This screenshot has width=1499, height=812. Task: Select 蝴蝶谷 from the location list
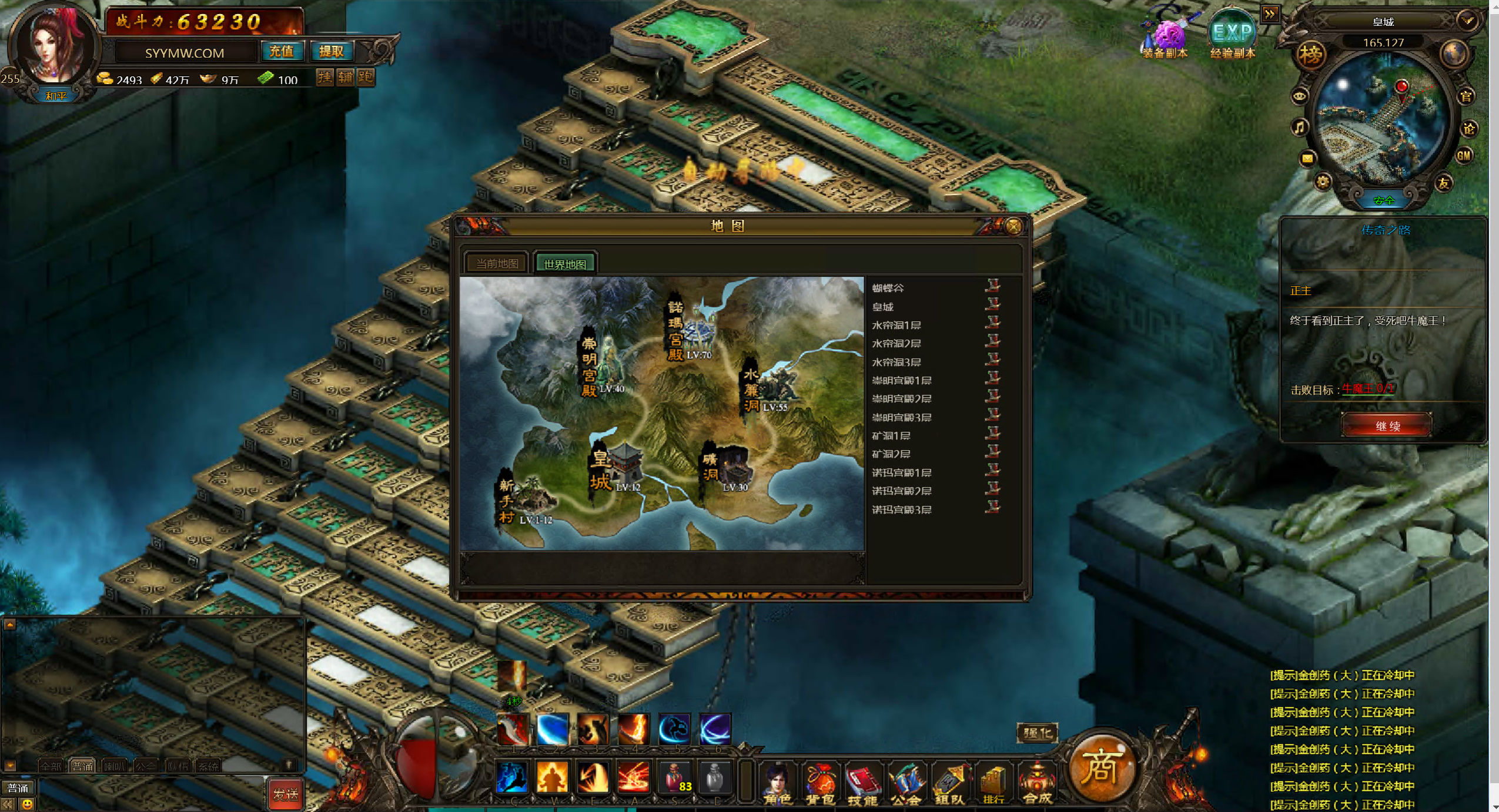coord(888,288)
